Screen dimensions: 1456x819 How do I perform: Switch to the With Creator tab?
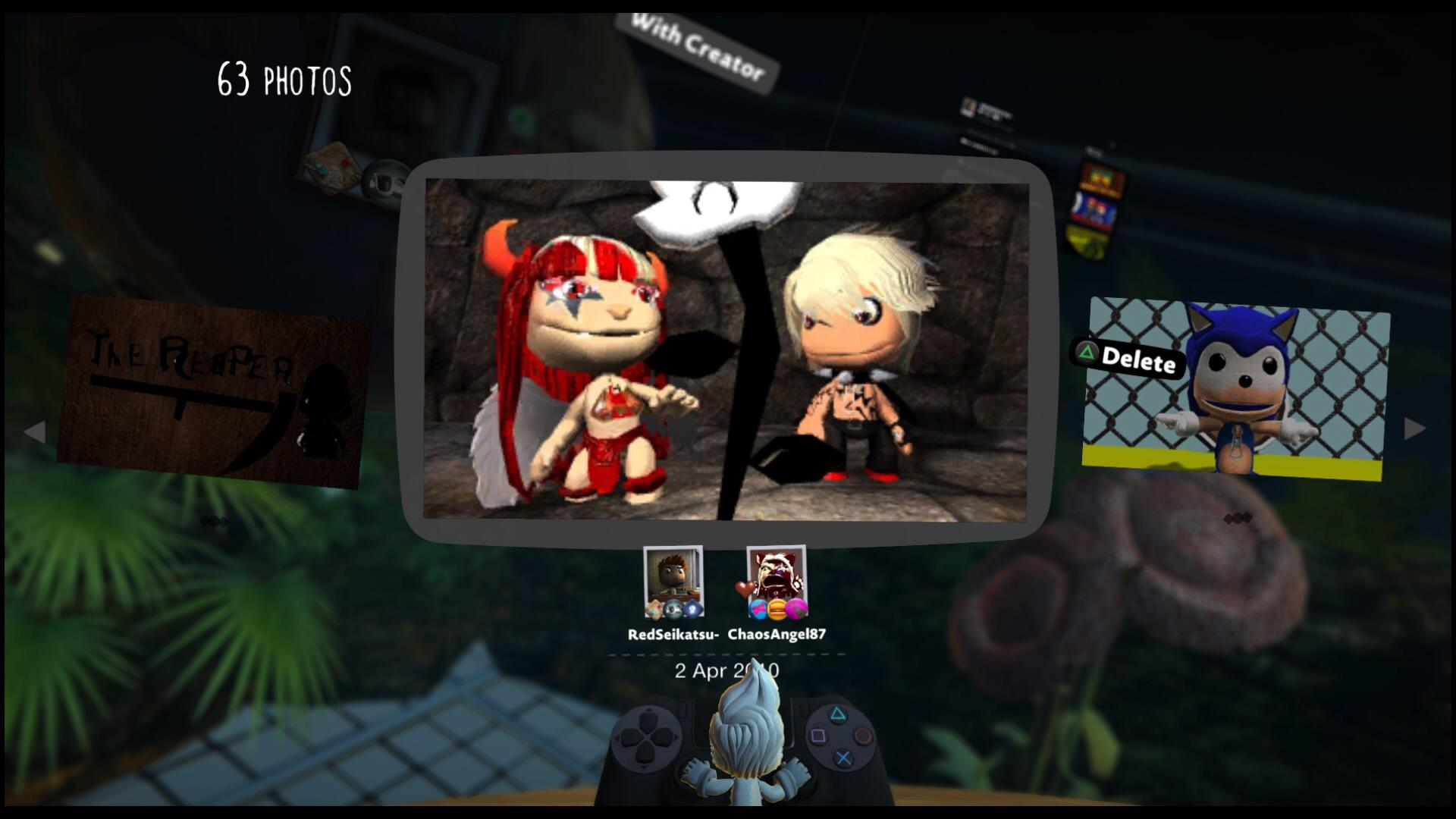coord(696,47)
